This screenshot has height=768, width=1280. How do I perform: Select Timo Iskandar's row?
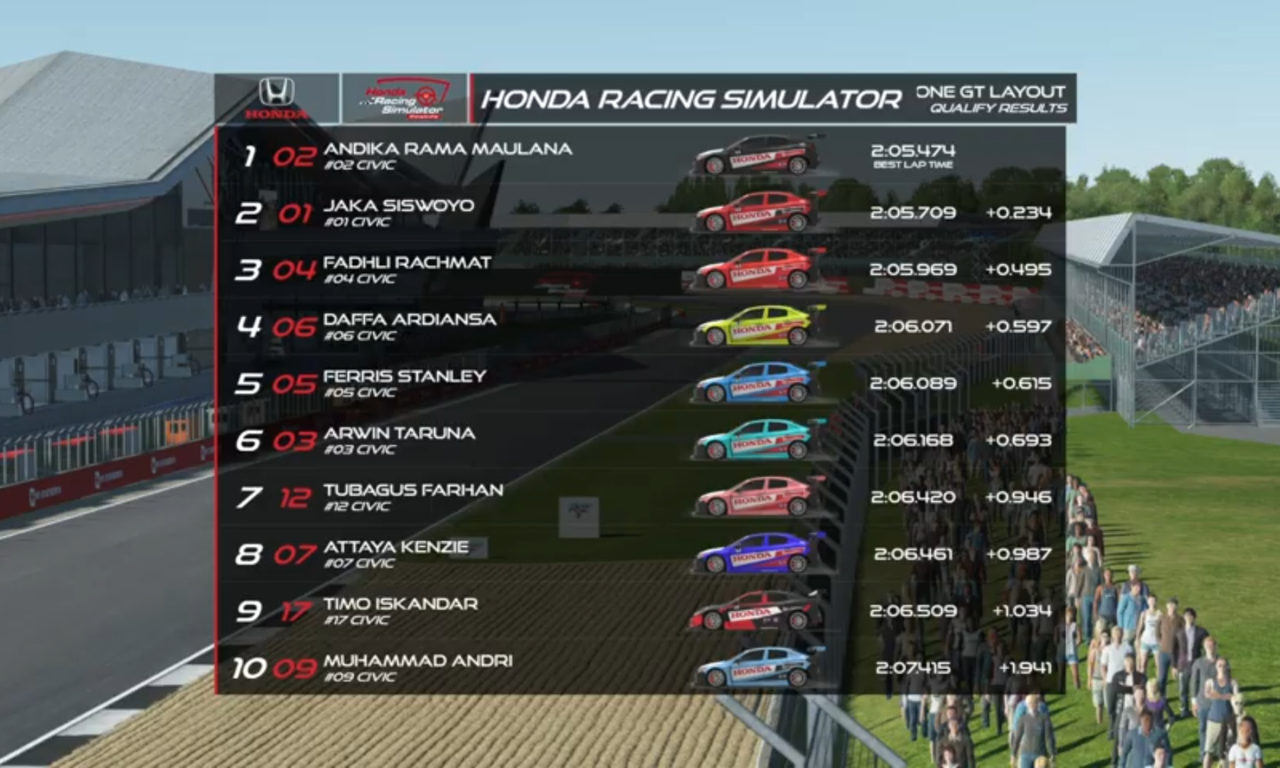point(400,611)
